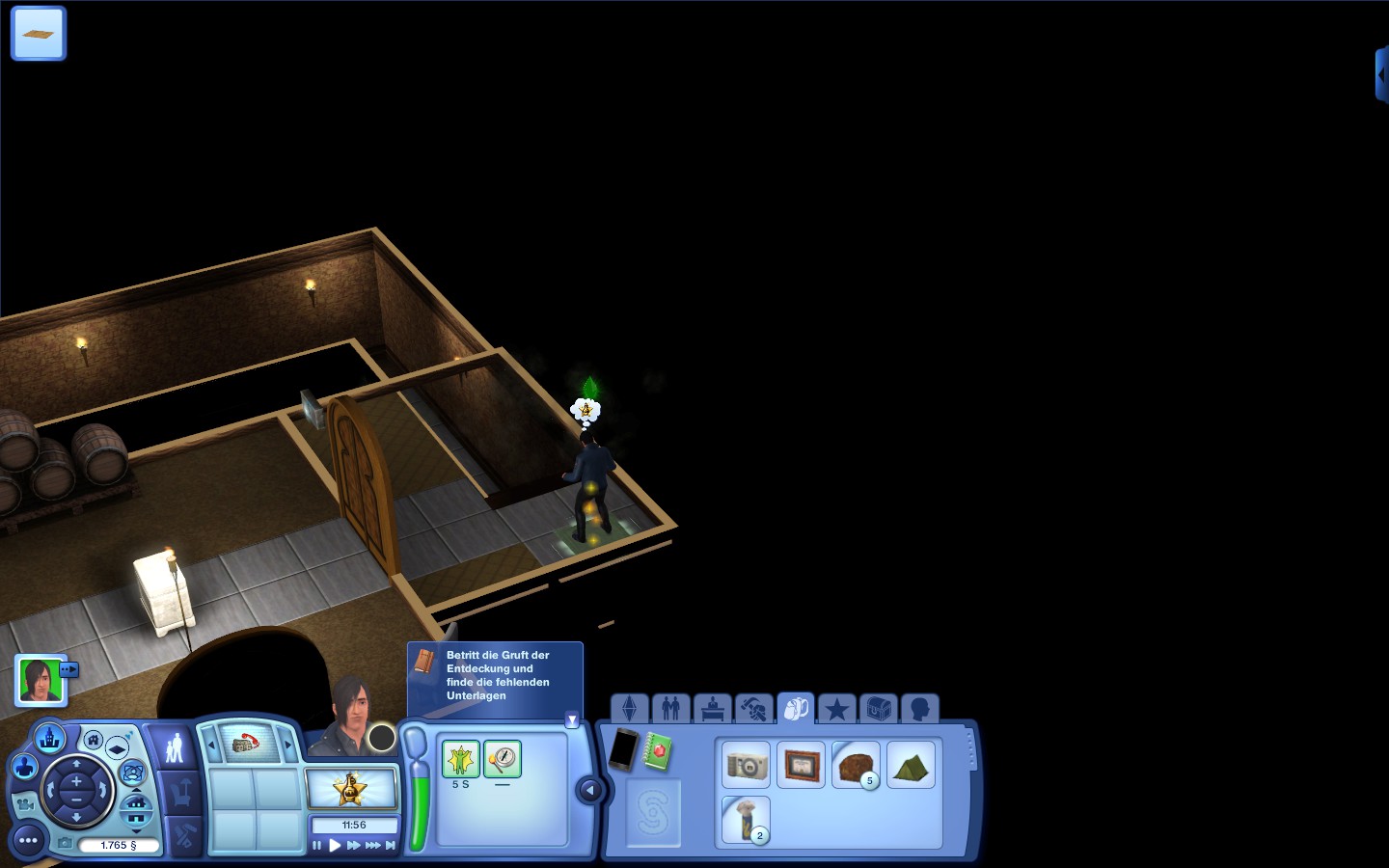Viewport: 1389px width, 868px height.
Task: Switch to the relationships tab with two figures
Action: [671, 710]
